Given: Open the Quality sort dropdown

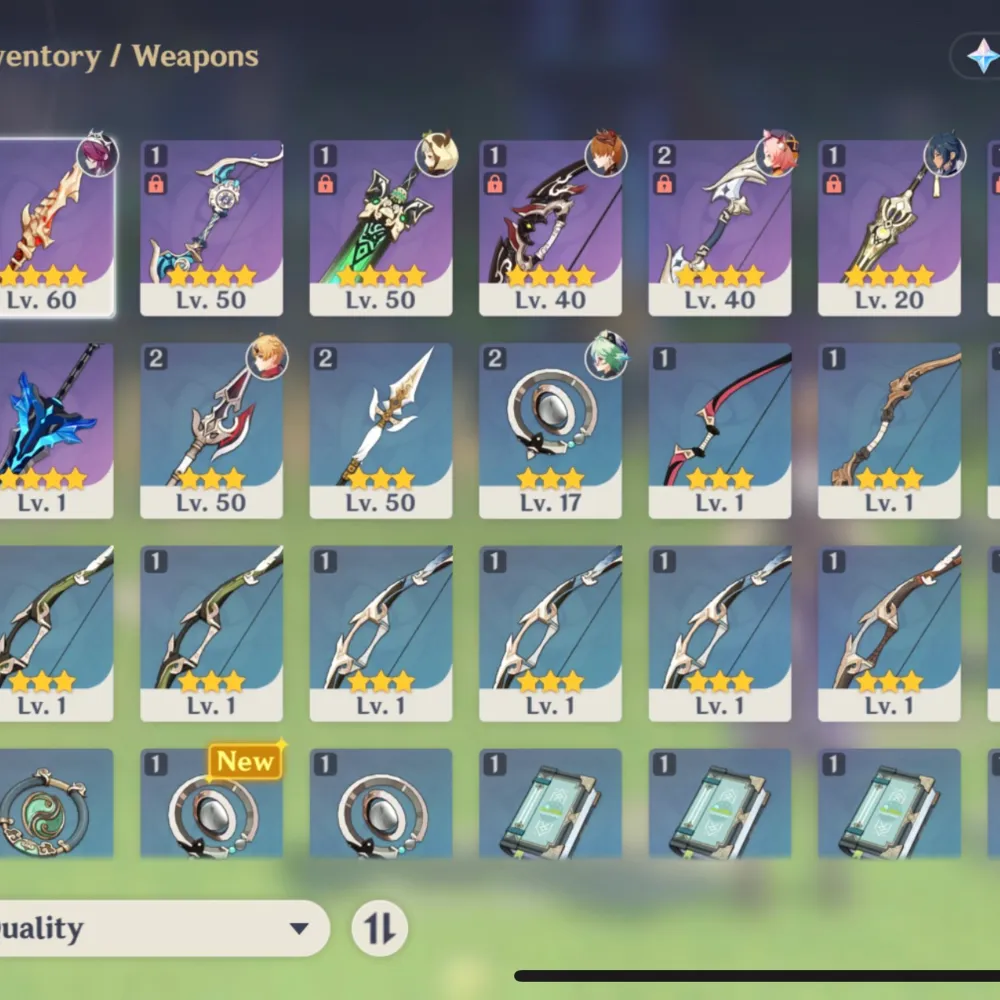Looking at the screenshot, I should [160, 928].
